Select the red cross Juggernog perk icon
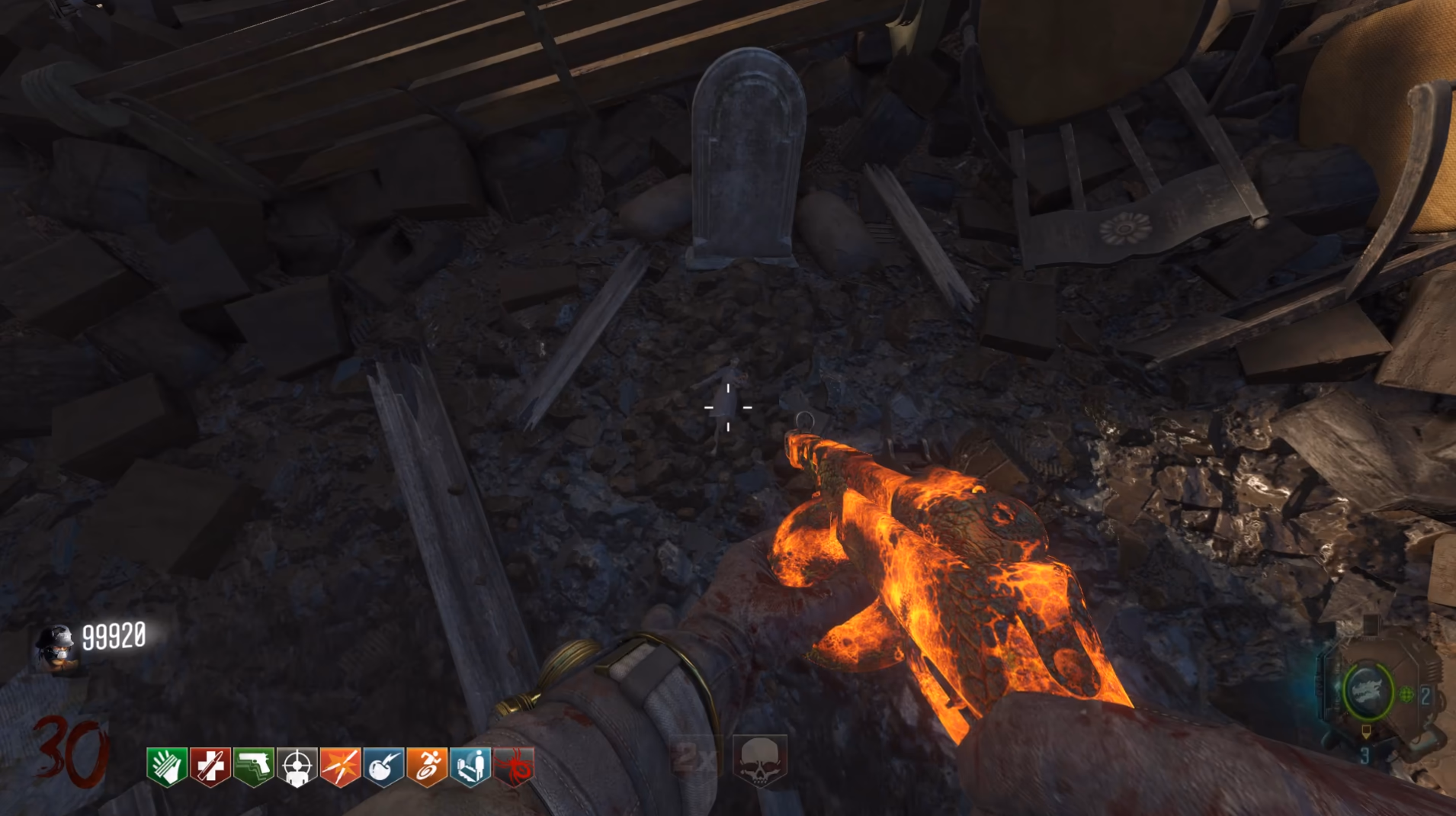The height and width of the screenshot is (816, 1456). pos(210,766)
